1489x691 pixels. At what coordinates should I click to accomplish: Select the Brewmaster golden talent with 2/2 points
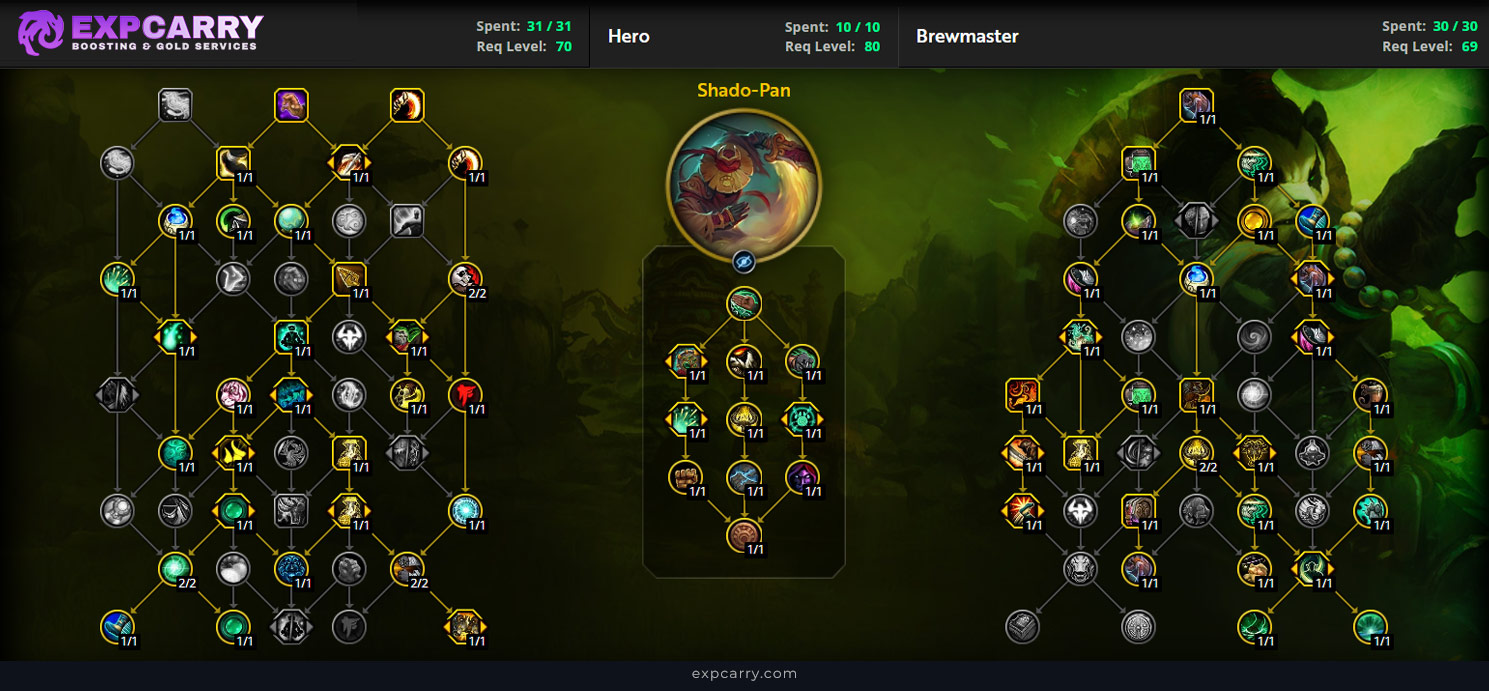pyautogui.click(x=1196, y=452)
